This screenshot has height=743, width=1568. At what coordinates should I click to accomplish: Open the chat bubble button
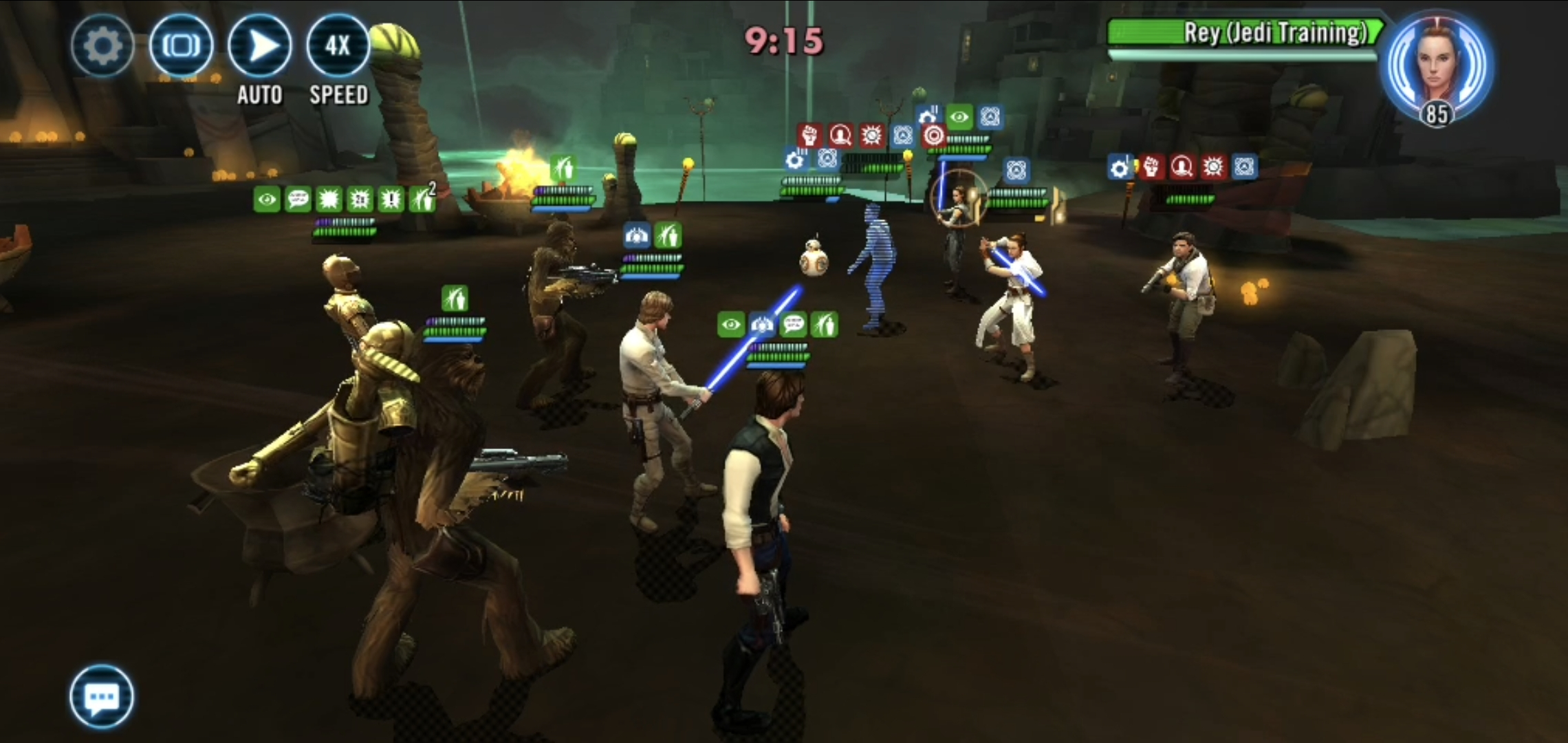[x=102, y=696]
